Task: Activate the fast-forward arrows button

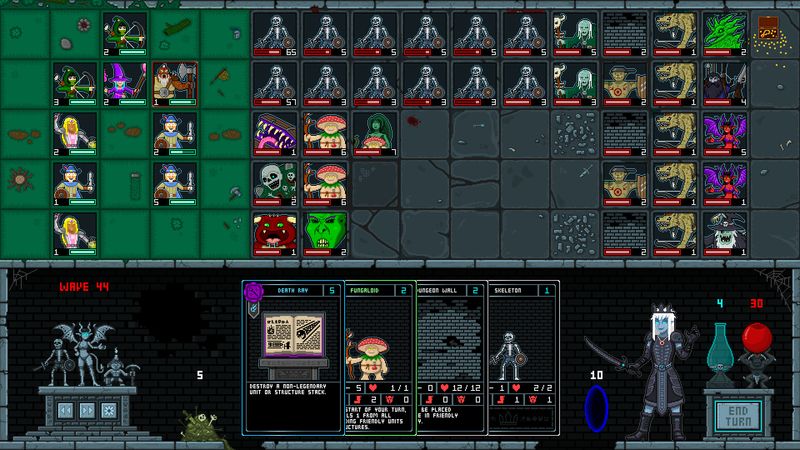Action: [x=87, y=409]
